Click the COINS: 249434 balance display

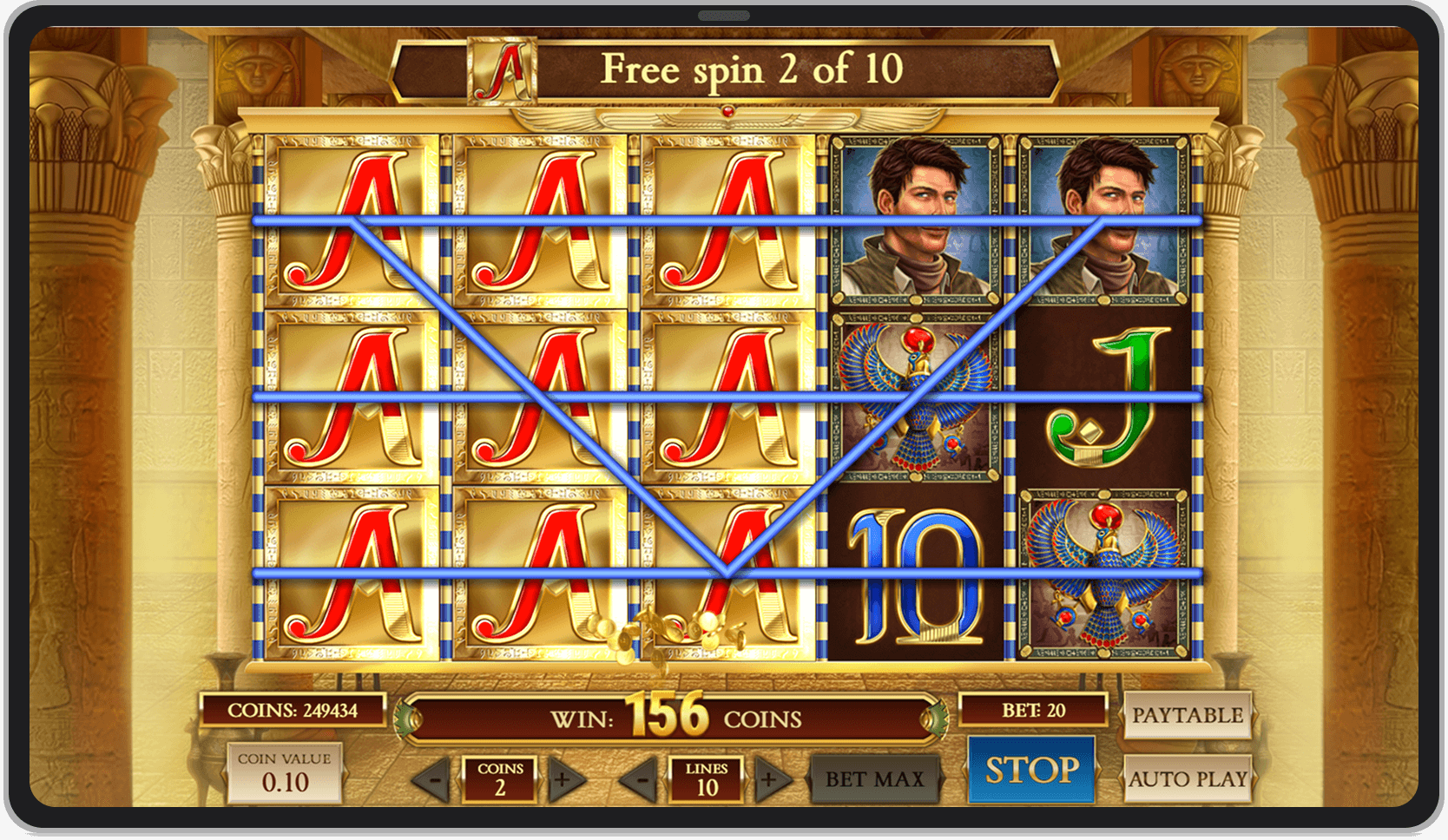(295, 710)
